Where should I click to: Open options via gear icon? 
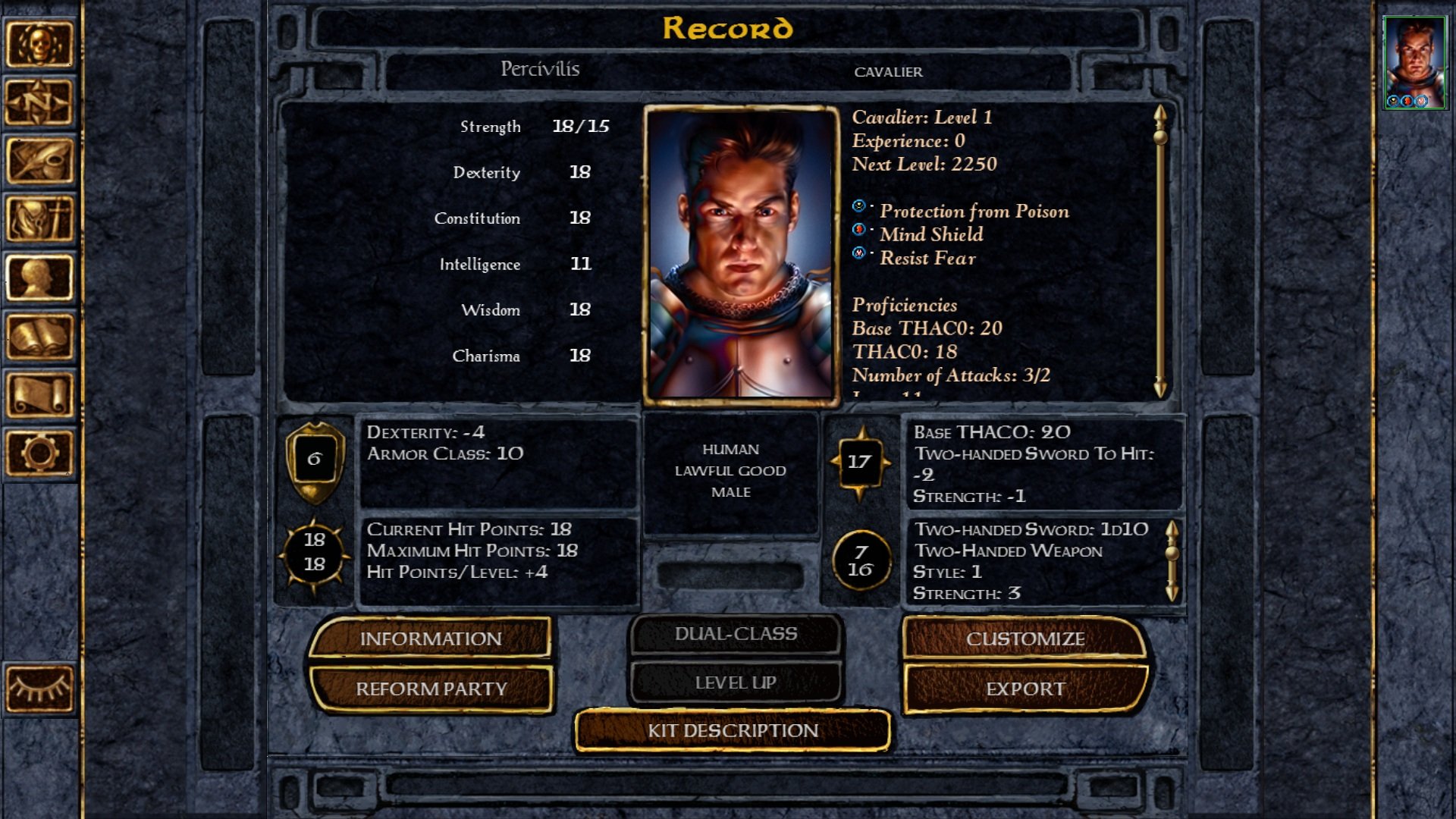point(39,453)
